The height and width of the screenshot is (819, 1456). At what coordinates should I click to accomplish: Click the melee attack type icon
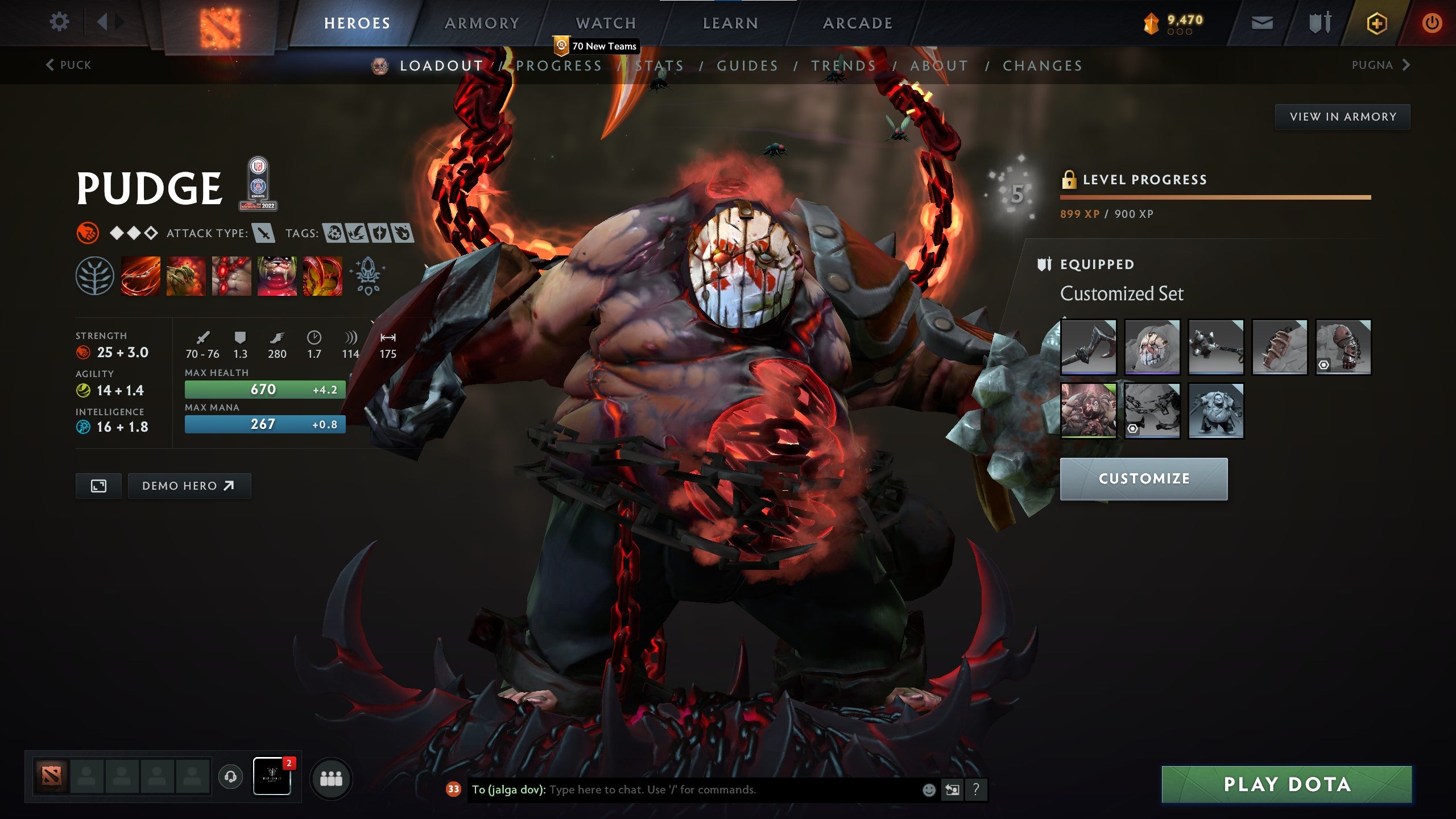click(263, 233)
